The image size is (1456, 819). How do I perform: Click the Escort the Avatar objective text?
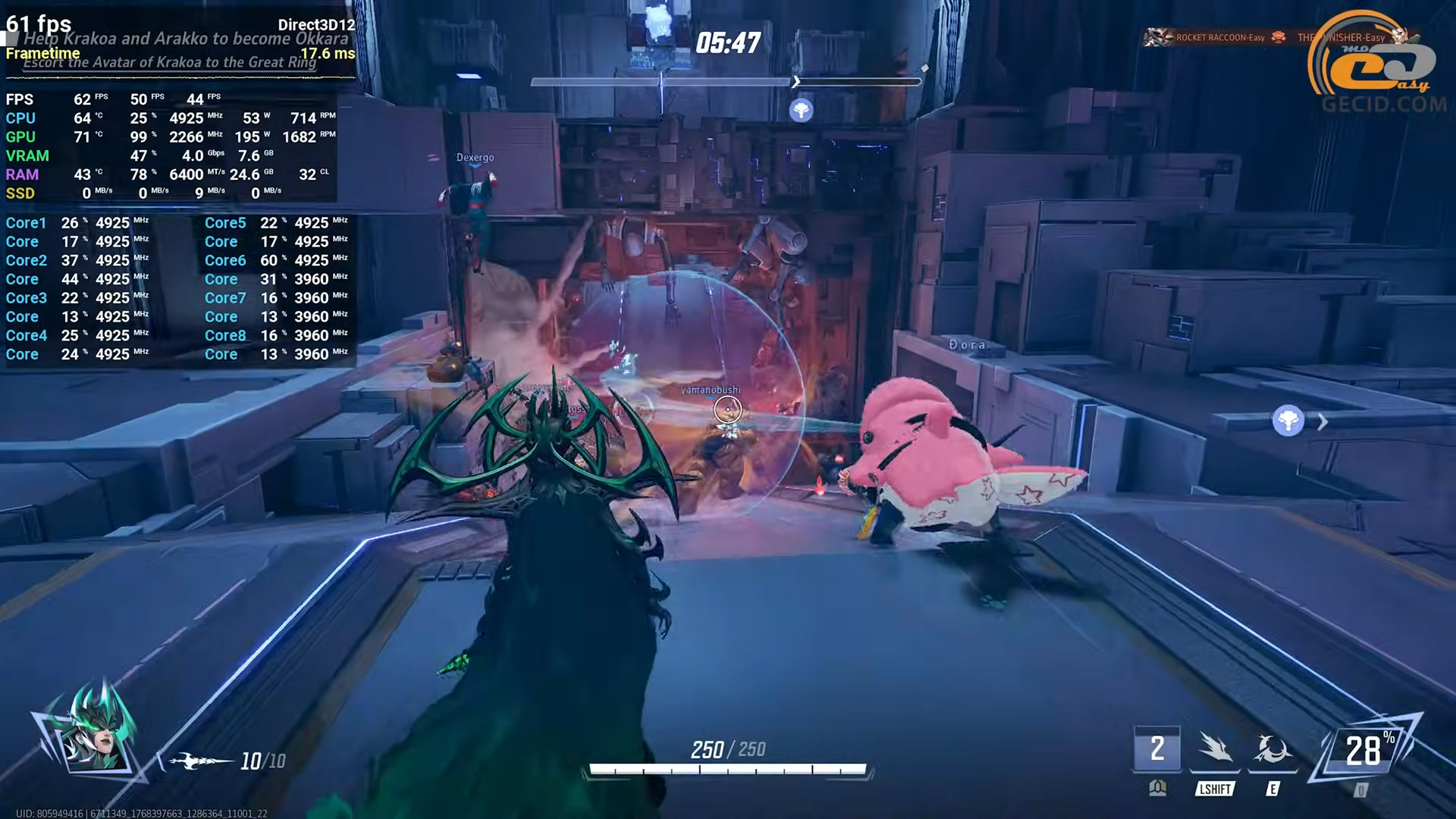(x=169, y=63)
